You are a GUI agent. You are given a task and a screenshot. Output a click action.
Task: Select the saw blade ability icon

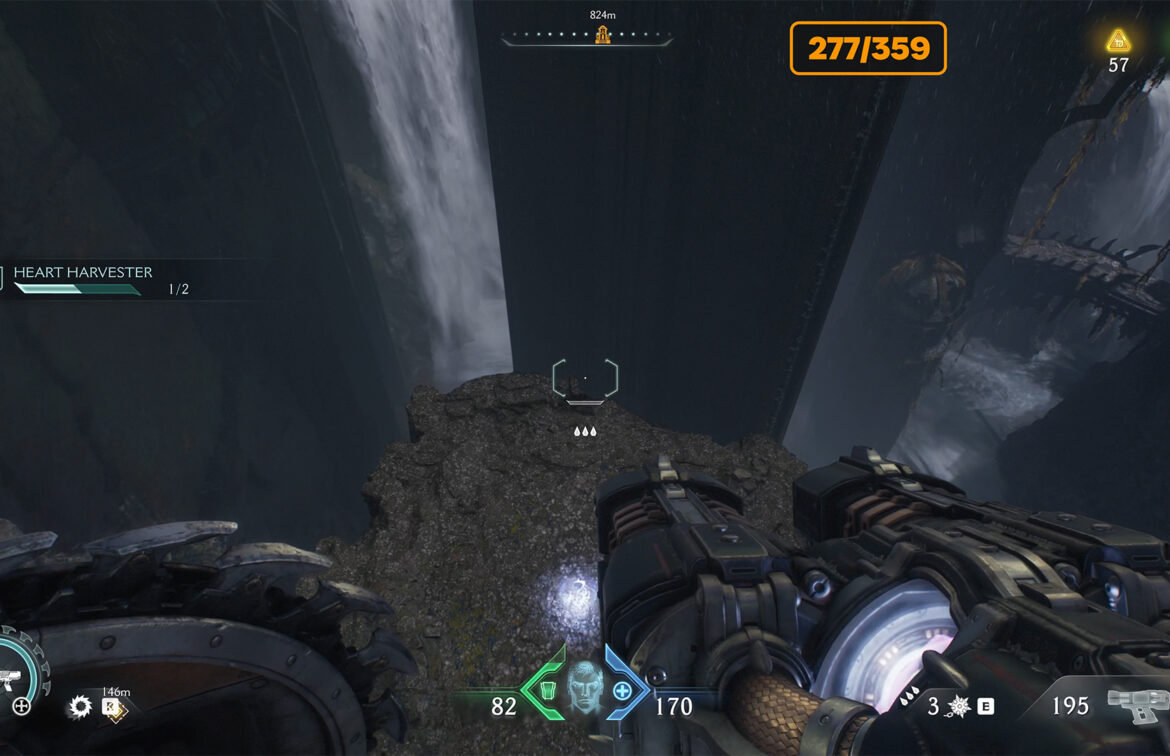tap(79, 708)
